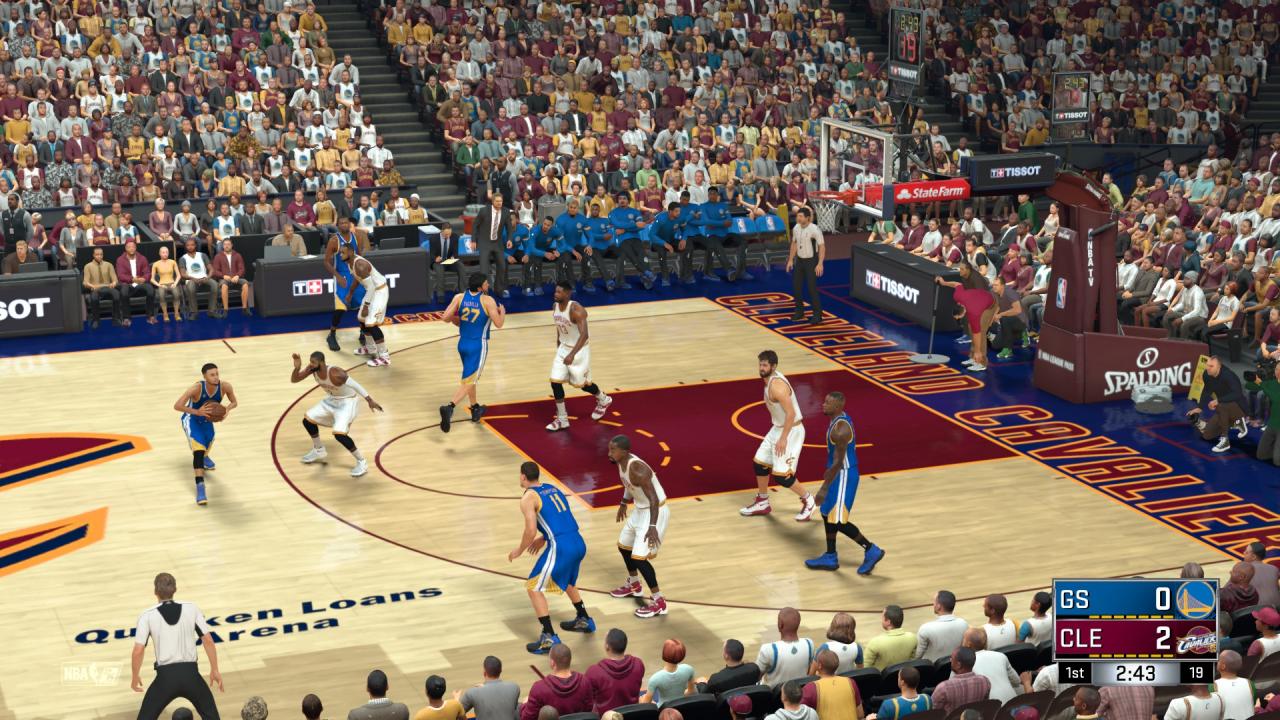Click the Cleveland Cavaliers logo on scoreboard
1280x720 pixels.
[x=1196, y=639]
